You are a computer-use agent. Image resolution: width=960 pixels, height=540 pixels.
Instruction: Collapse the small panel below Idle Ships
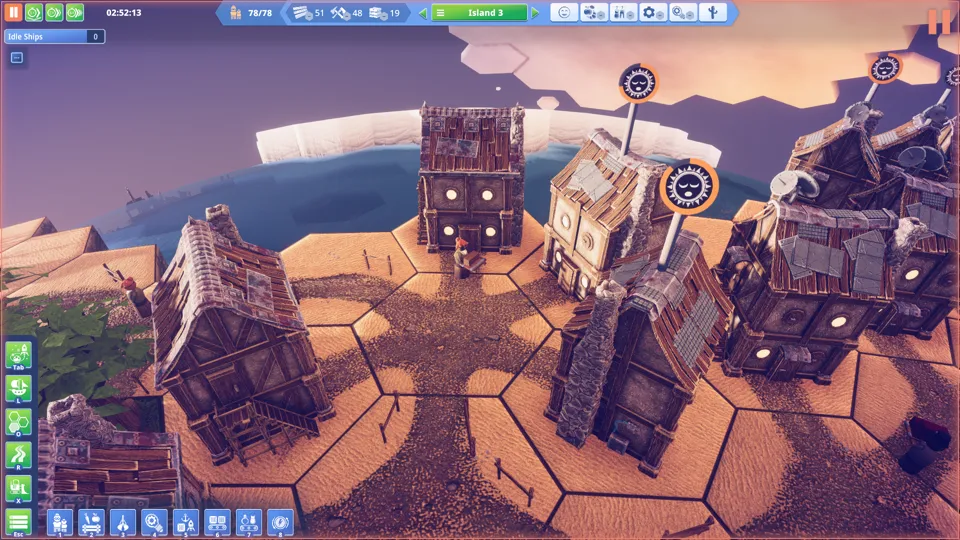coord(17,58)
